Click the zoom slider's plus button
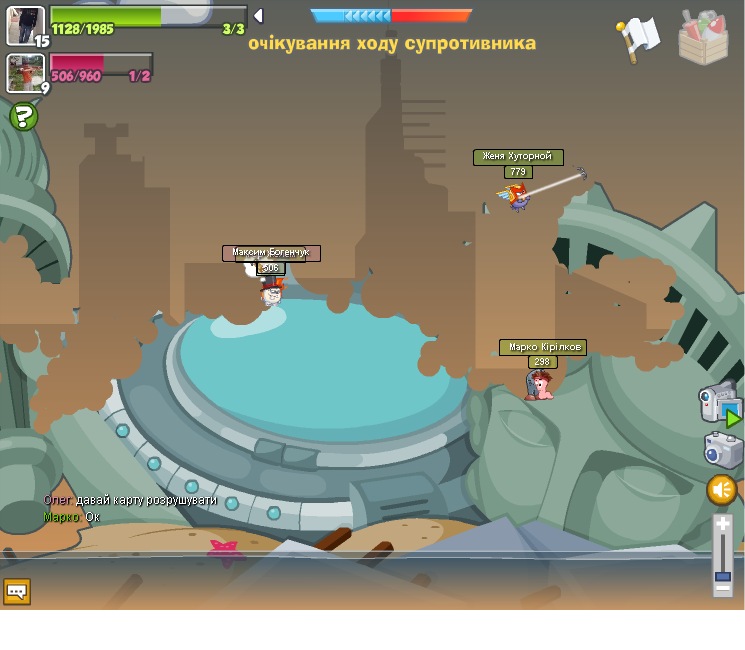 click(x=723, y=523)
